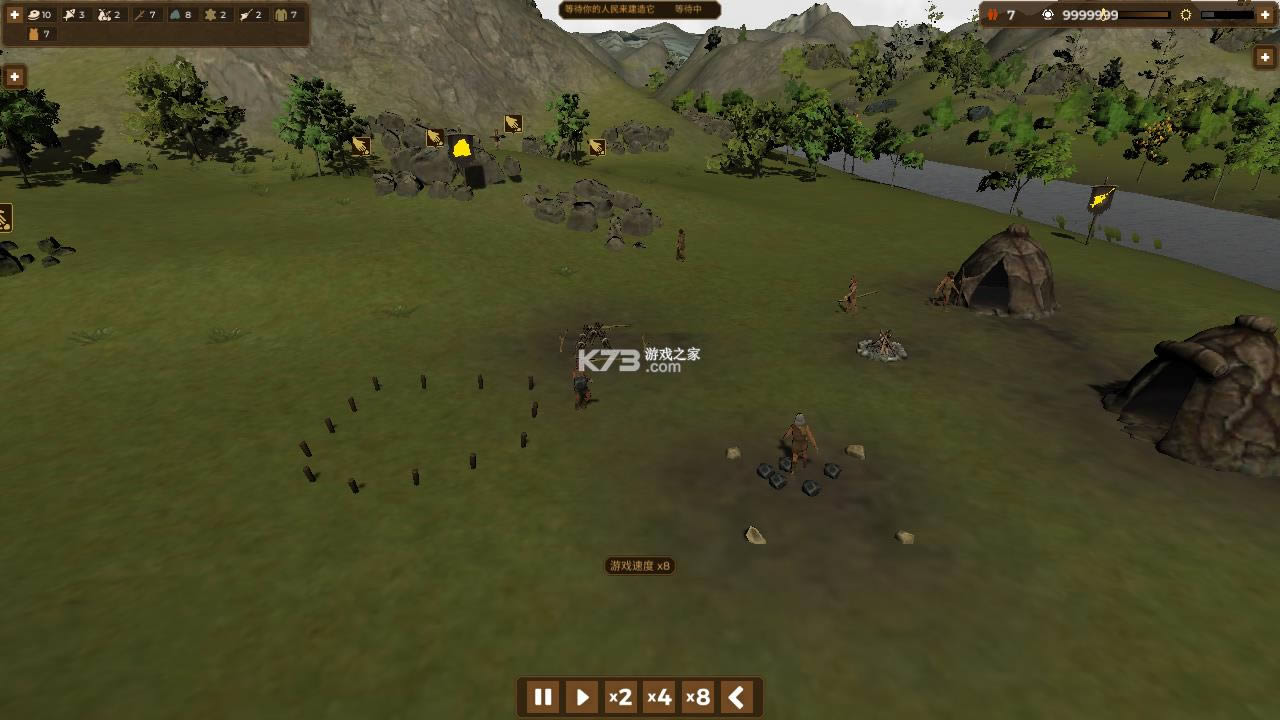This screenshot has height=720, width=1280.
Task: Pause the game
Action: [542, 698]
